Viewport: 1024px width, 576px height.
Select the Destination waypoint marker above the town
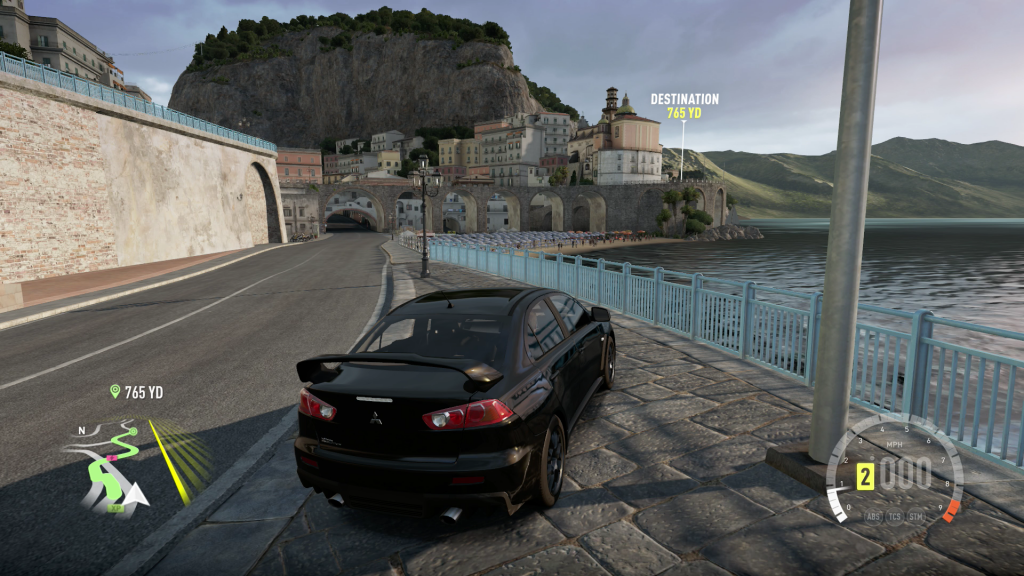(684, 106)
